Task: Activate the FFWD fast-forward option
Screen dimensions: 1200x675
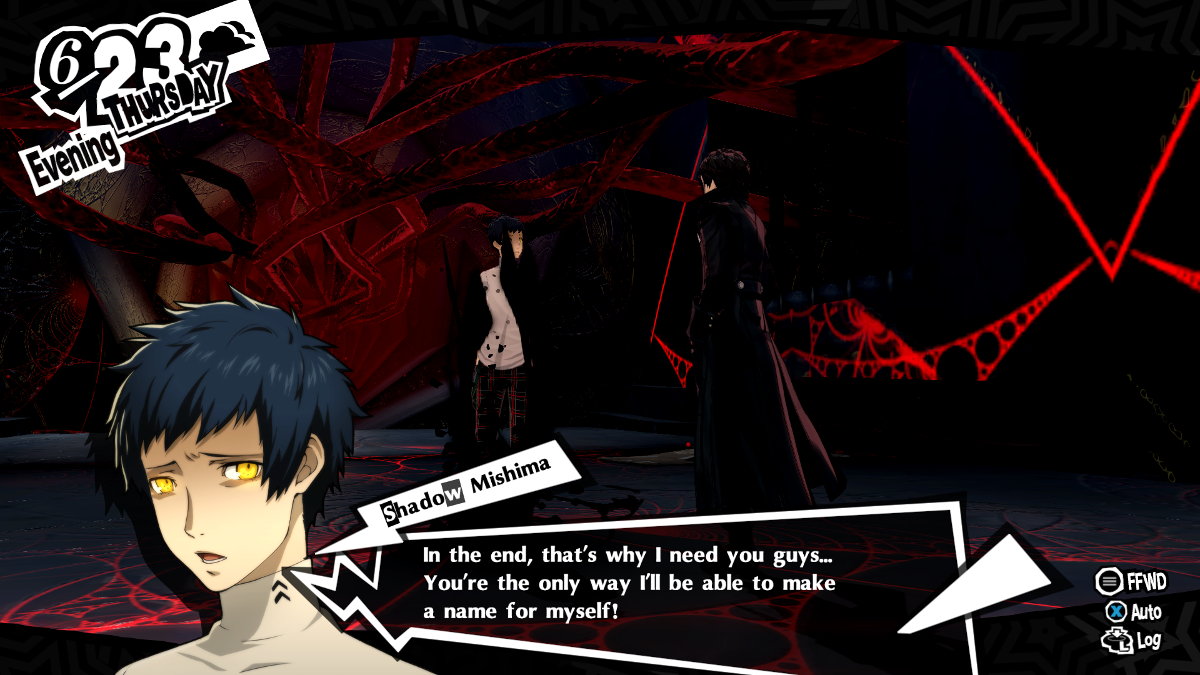Action: [x=1131, y=581]
